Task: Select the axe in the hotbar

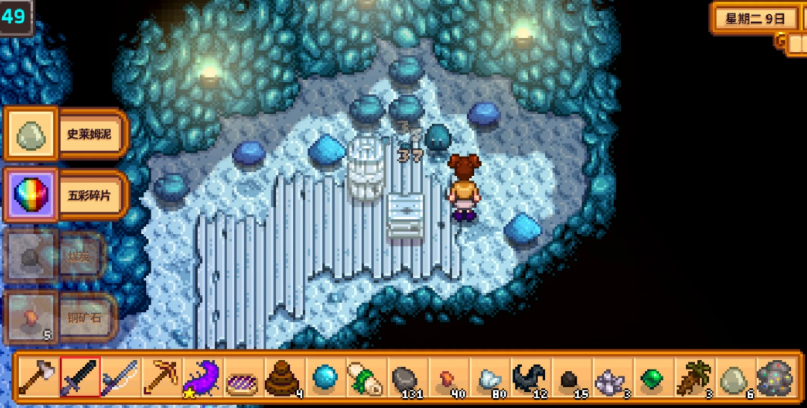Action: pyautogui.click(x=37, y=378)
